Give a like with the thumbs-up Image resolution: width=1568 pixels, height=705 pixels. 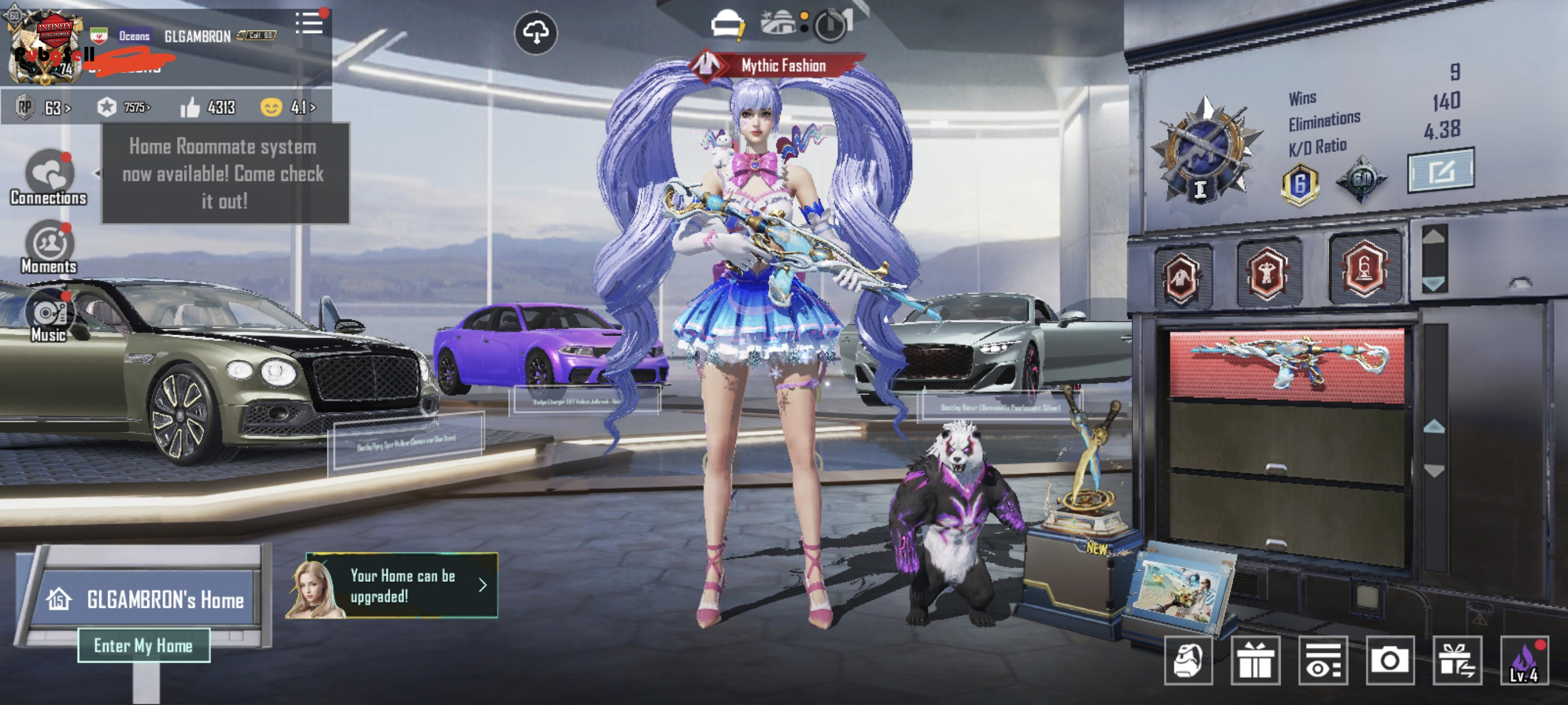pos(190,107)
